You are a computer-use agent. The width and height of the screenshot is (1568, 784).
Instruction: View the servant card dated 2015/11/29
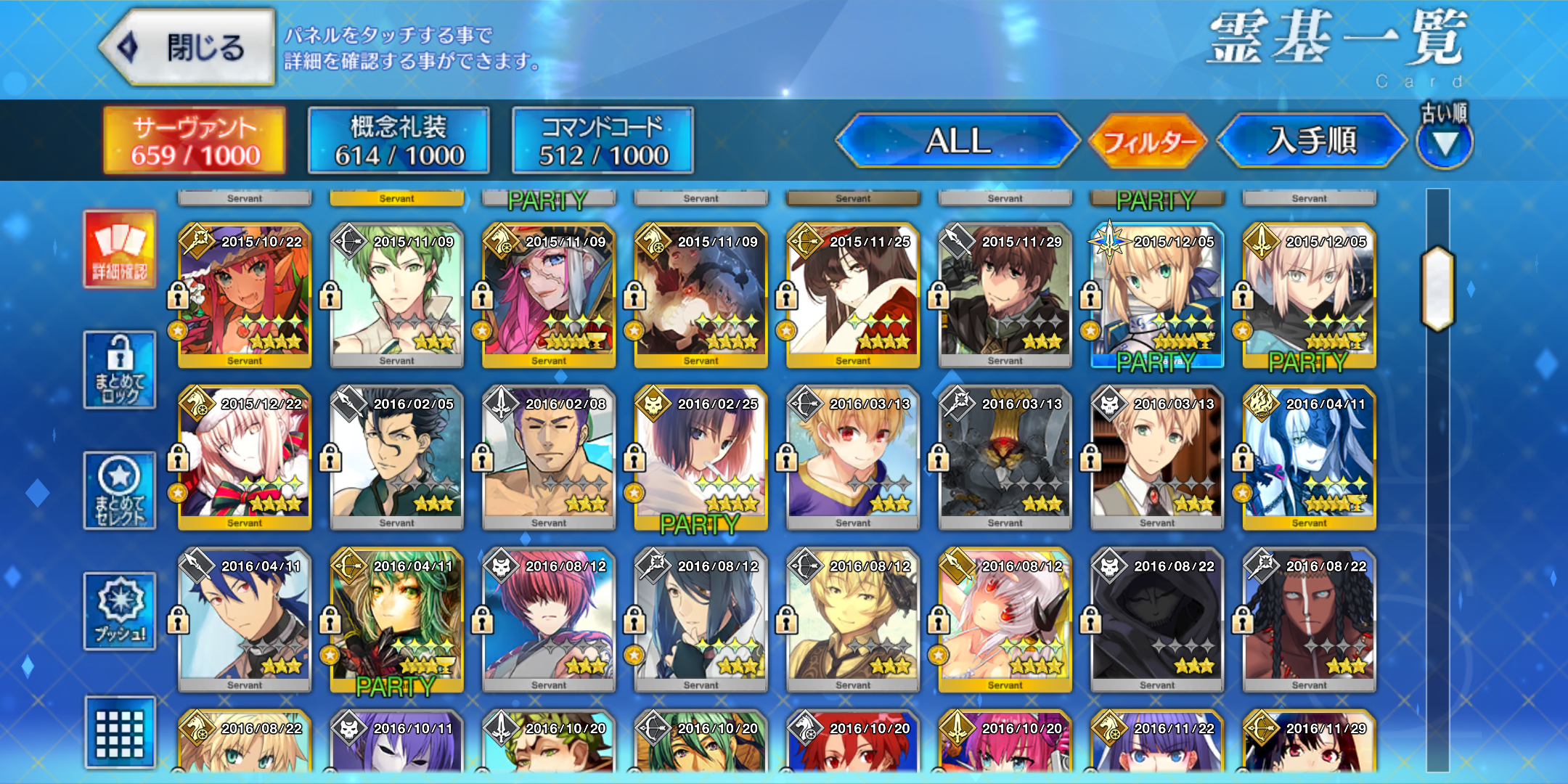tap(1005, 295)
